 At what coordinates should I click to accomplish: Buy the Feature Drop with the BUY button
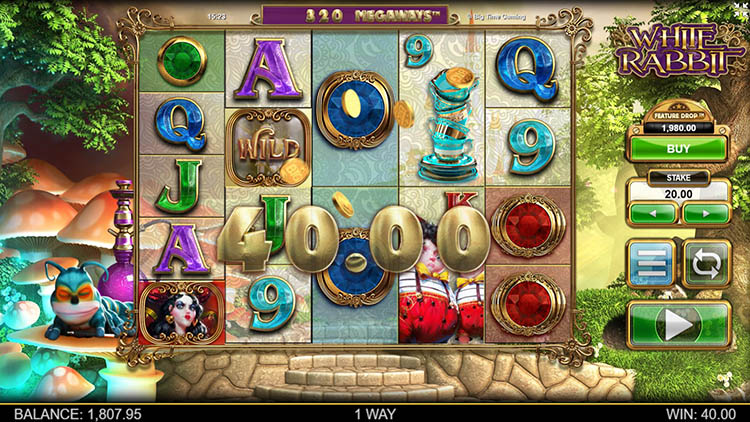[679, 148]
